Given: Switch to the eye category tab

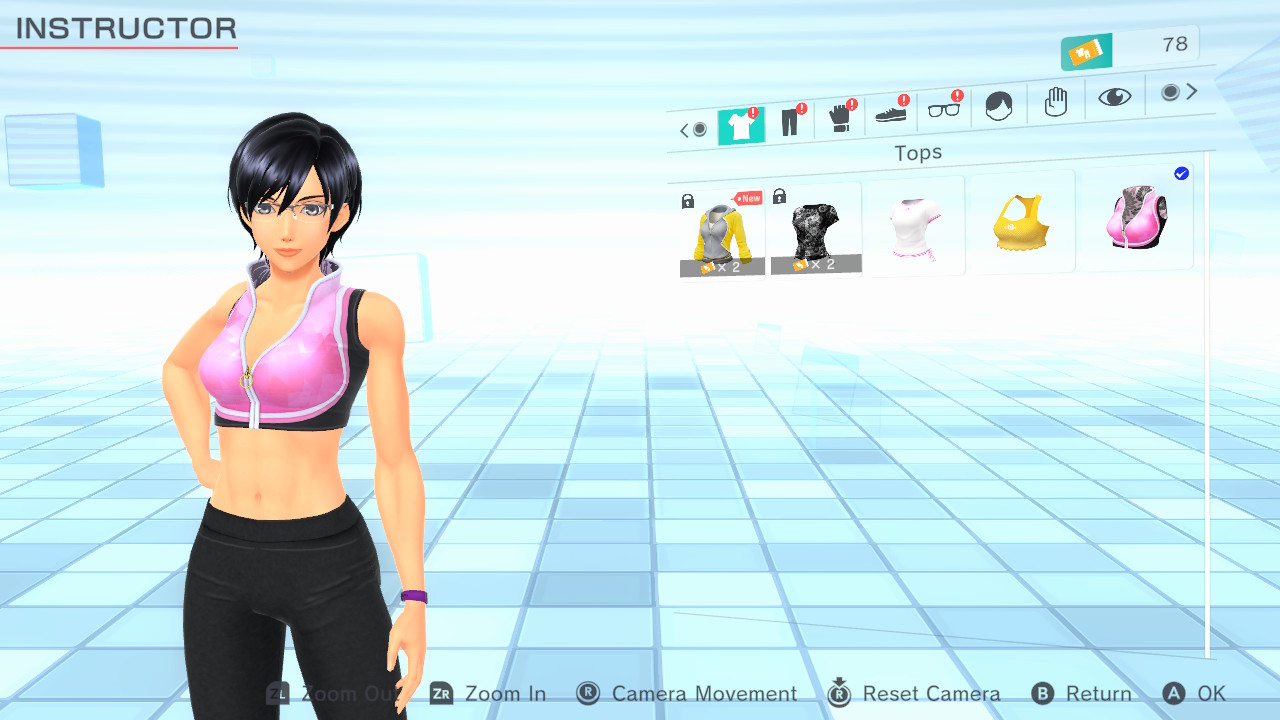Looking at the screenshot, I should [1114, 96].
